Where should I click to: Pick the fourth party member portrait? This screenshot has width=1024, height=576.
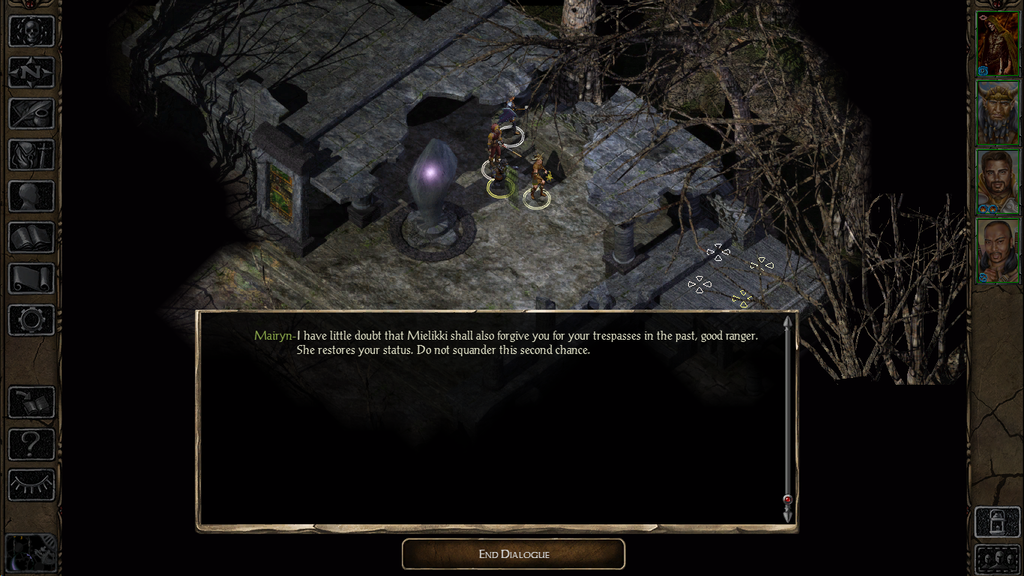(997, 250)
